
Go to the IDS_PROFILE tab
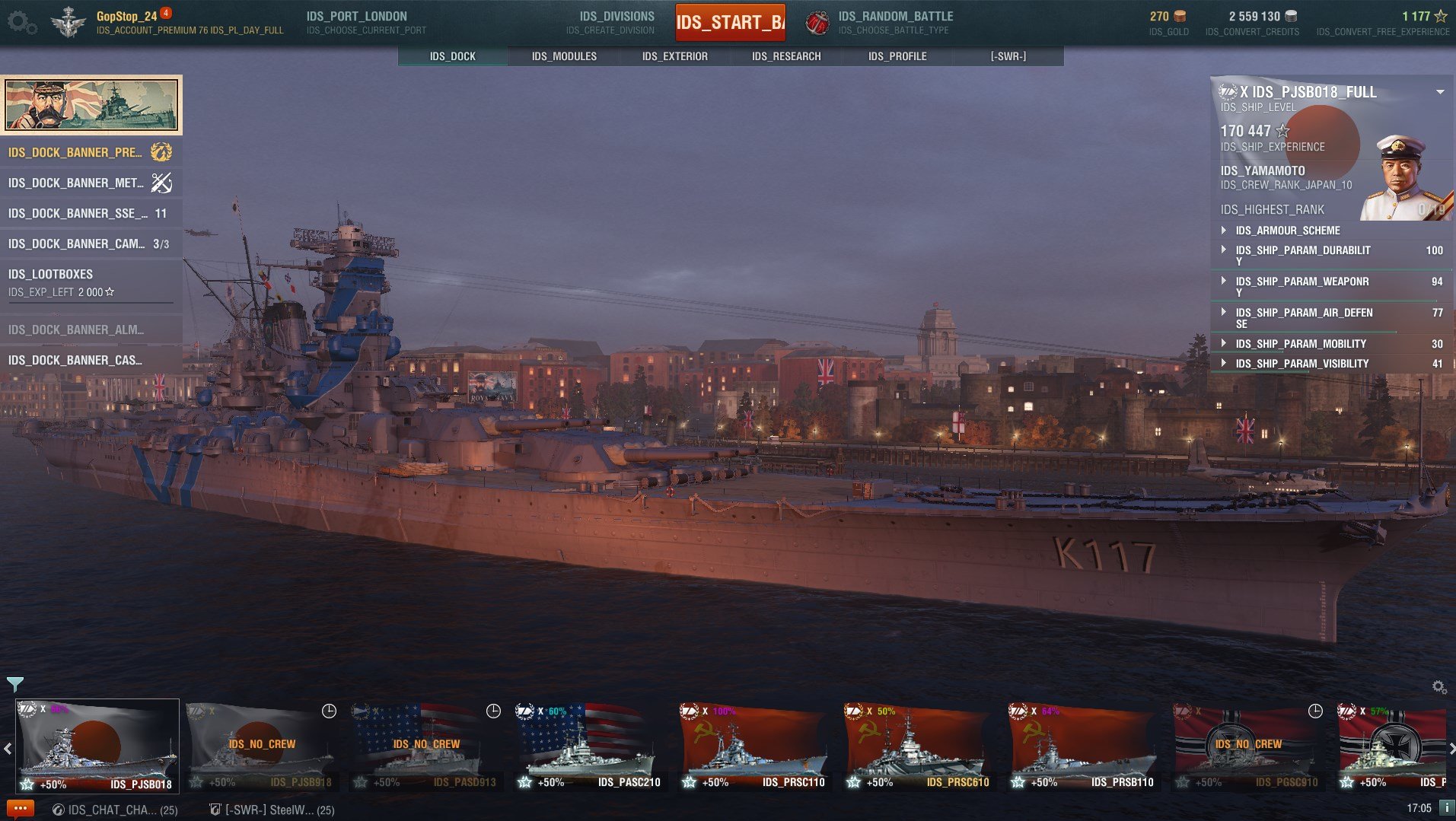click(897, 56)
